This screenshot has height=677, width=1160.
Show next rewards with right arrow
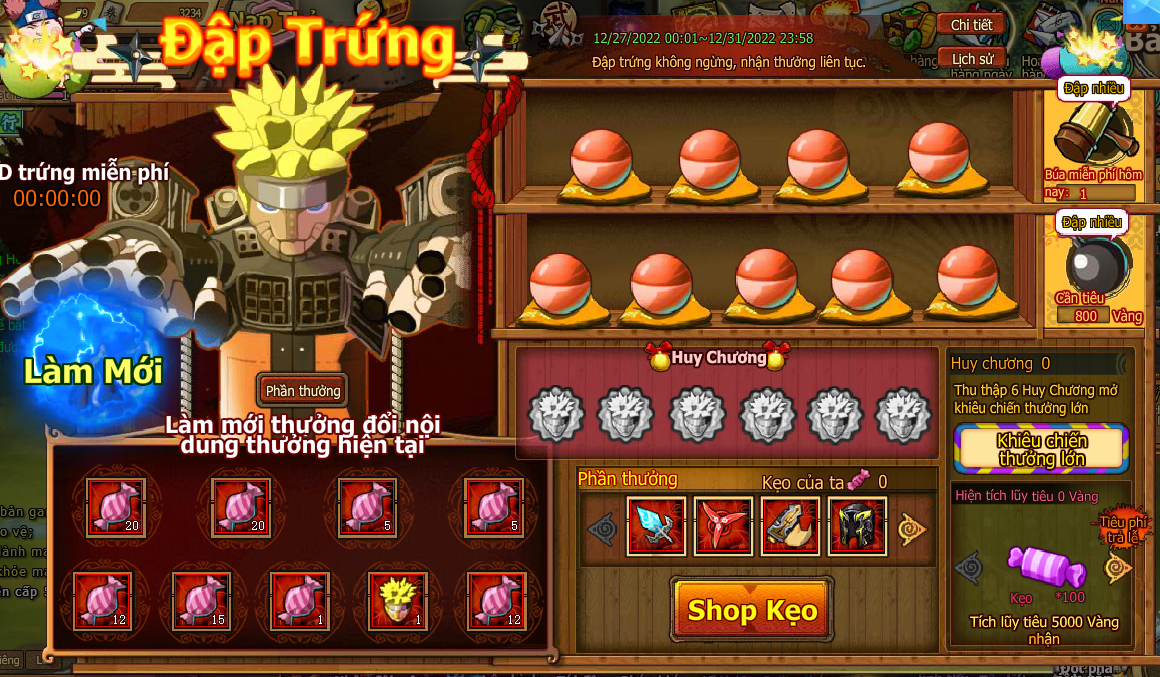(x=911, y=529)
